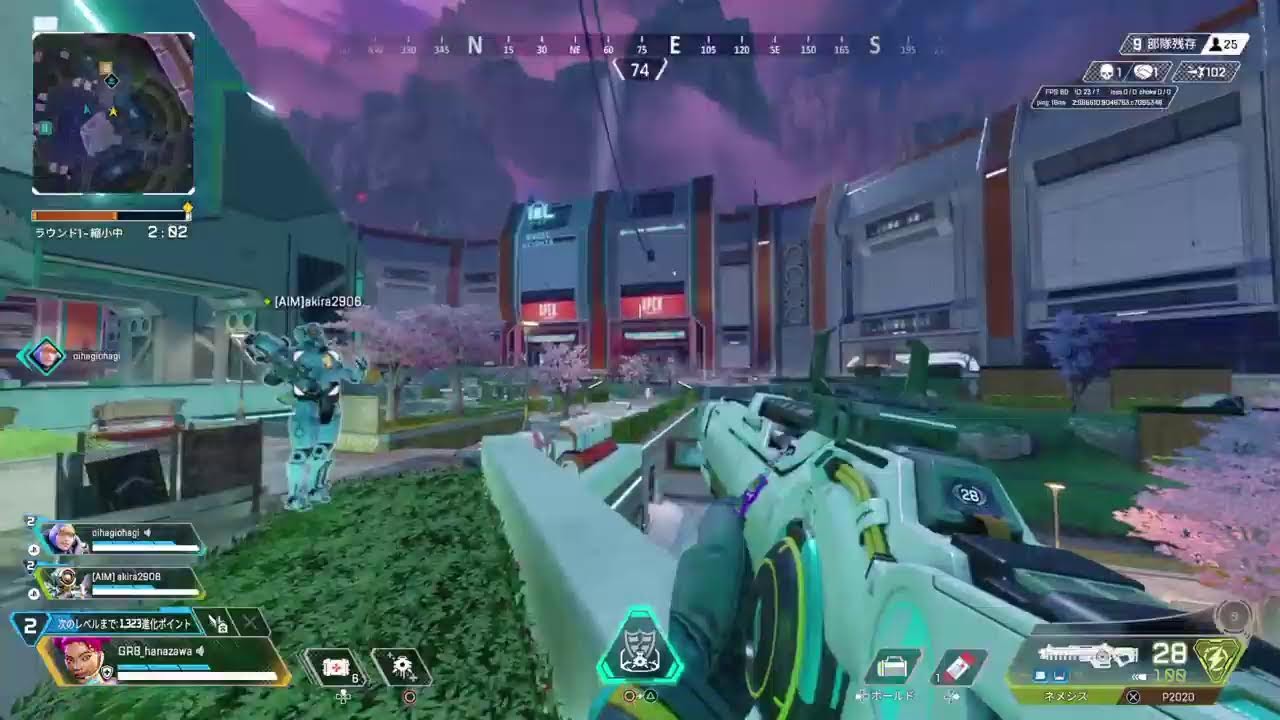Open the minimap

point(113,113)
